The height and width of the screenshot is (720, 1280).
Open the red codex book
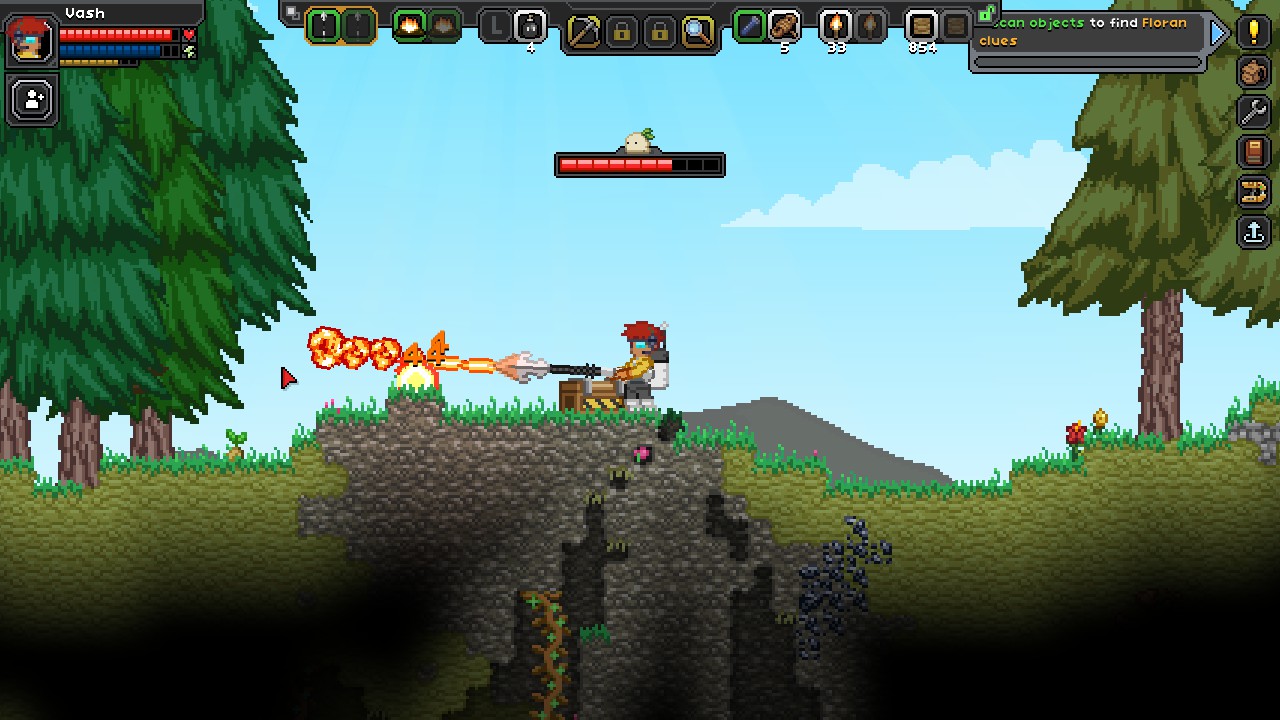pos(1253,152)
